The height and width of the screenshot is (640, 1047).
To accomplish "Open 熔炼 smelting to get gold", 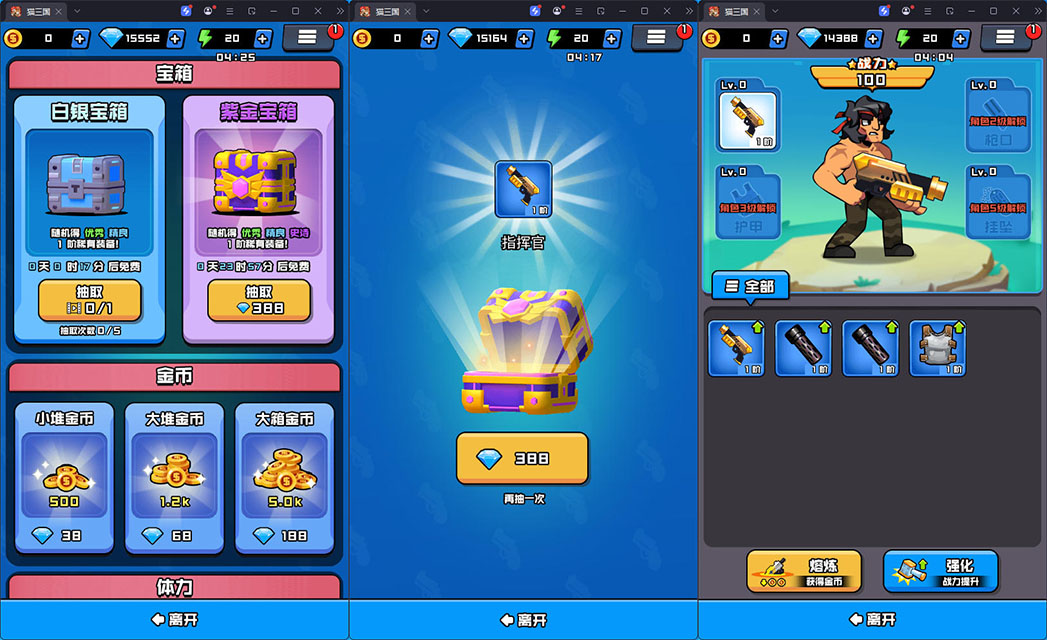I will click(803, 571).
